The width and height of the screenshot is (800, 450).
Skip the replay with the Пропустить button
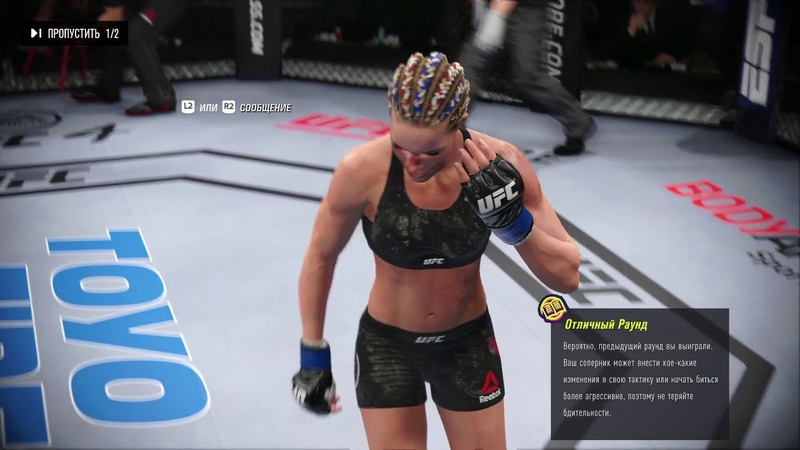click(x=74, y=34)
